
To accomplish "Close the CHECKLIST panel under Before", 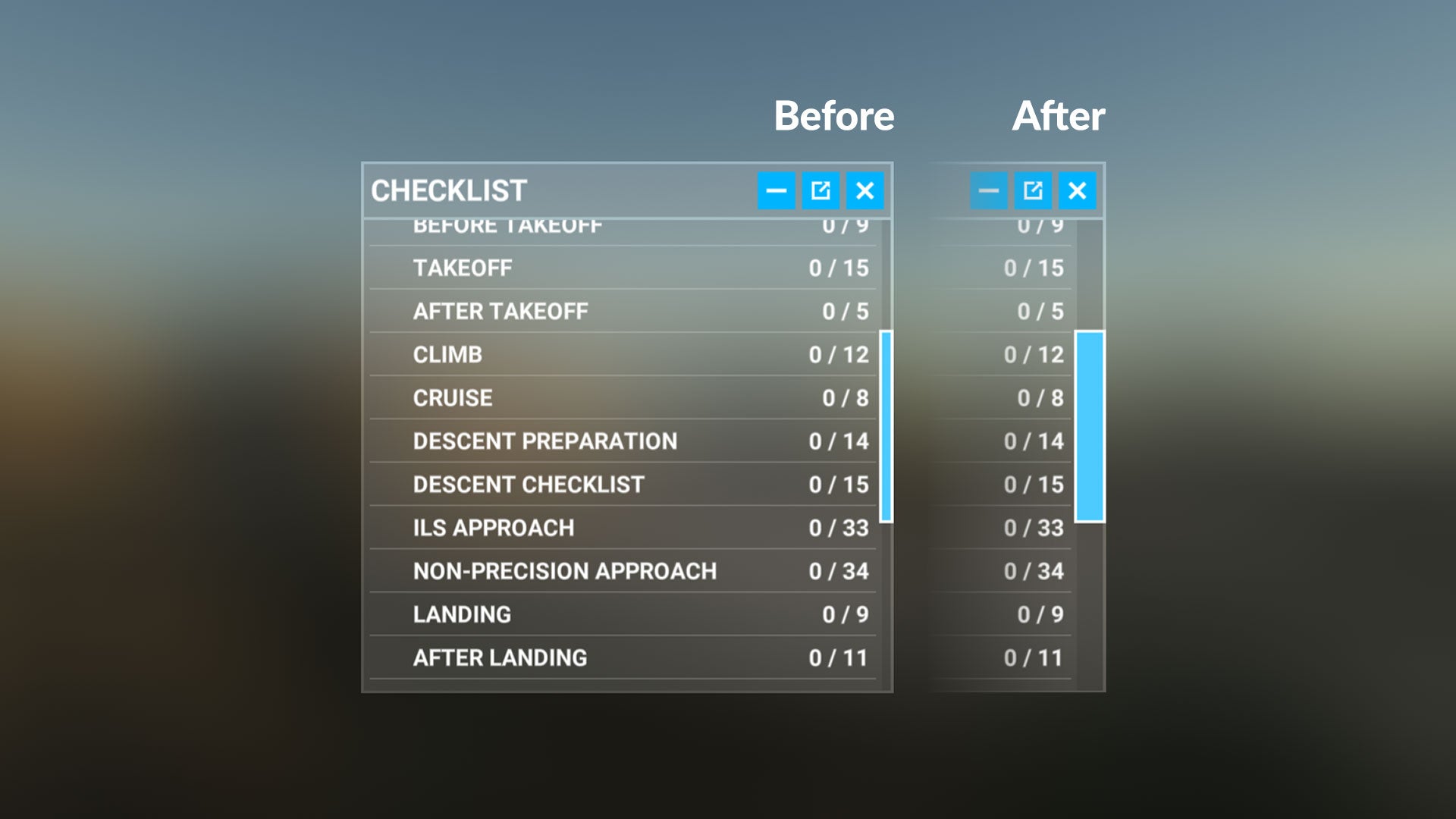I will point(864,190).
